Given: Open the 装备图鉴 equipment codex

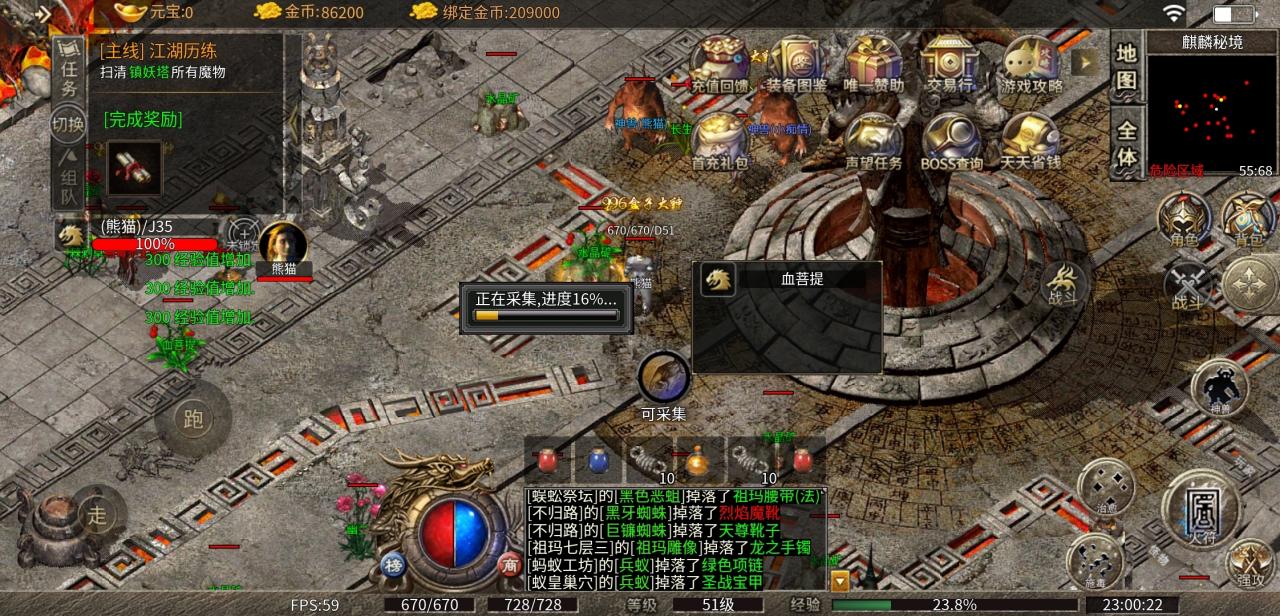Looking at the screenshot, I should tap(796, 62).
